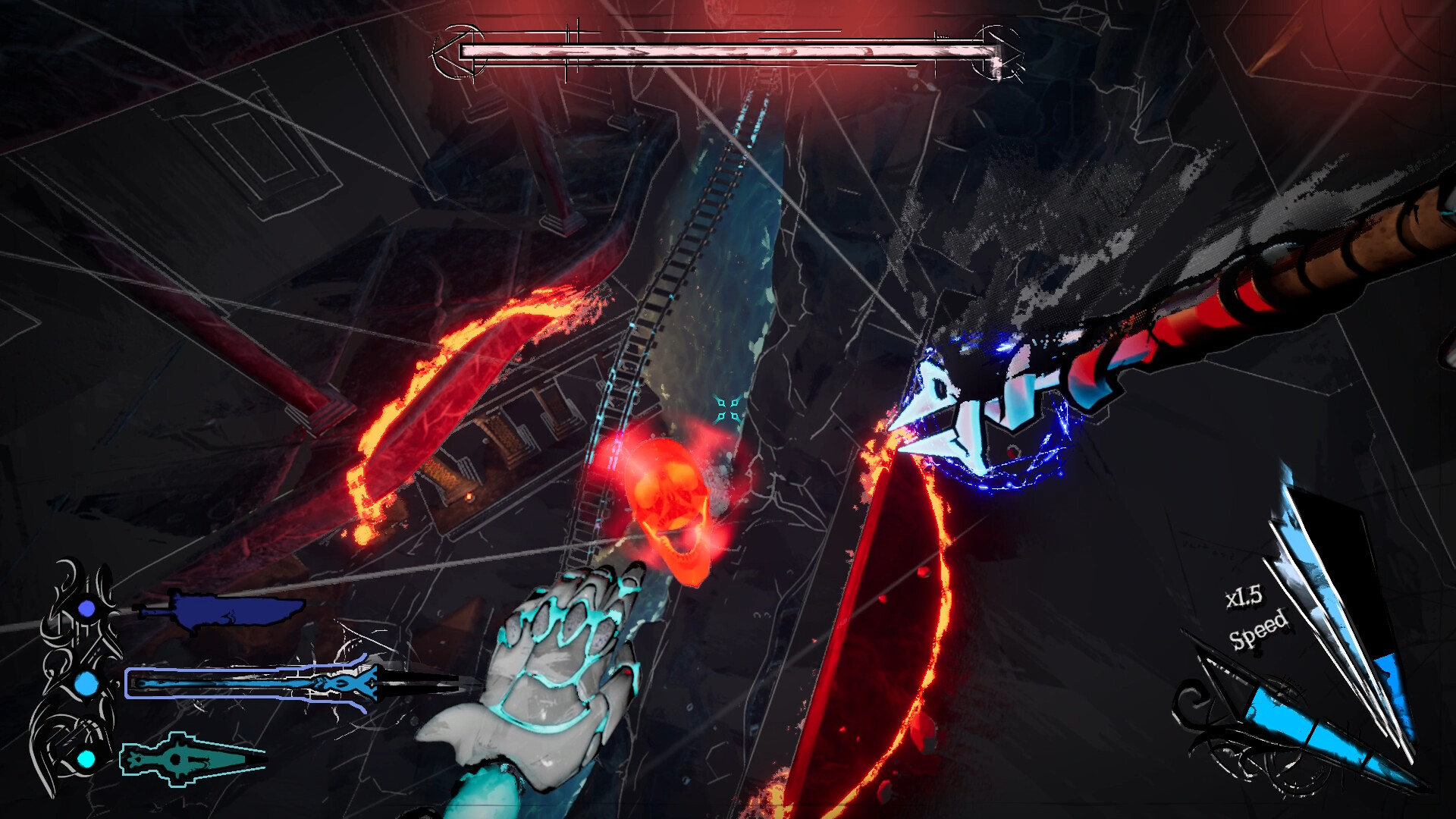The width and height of the screenshot is (1456, 819).
Task: Toggle the middle cyan orb next to the sword
Action: point(86,684)
